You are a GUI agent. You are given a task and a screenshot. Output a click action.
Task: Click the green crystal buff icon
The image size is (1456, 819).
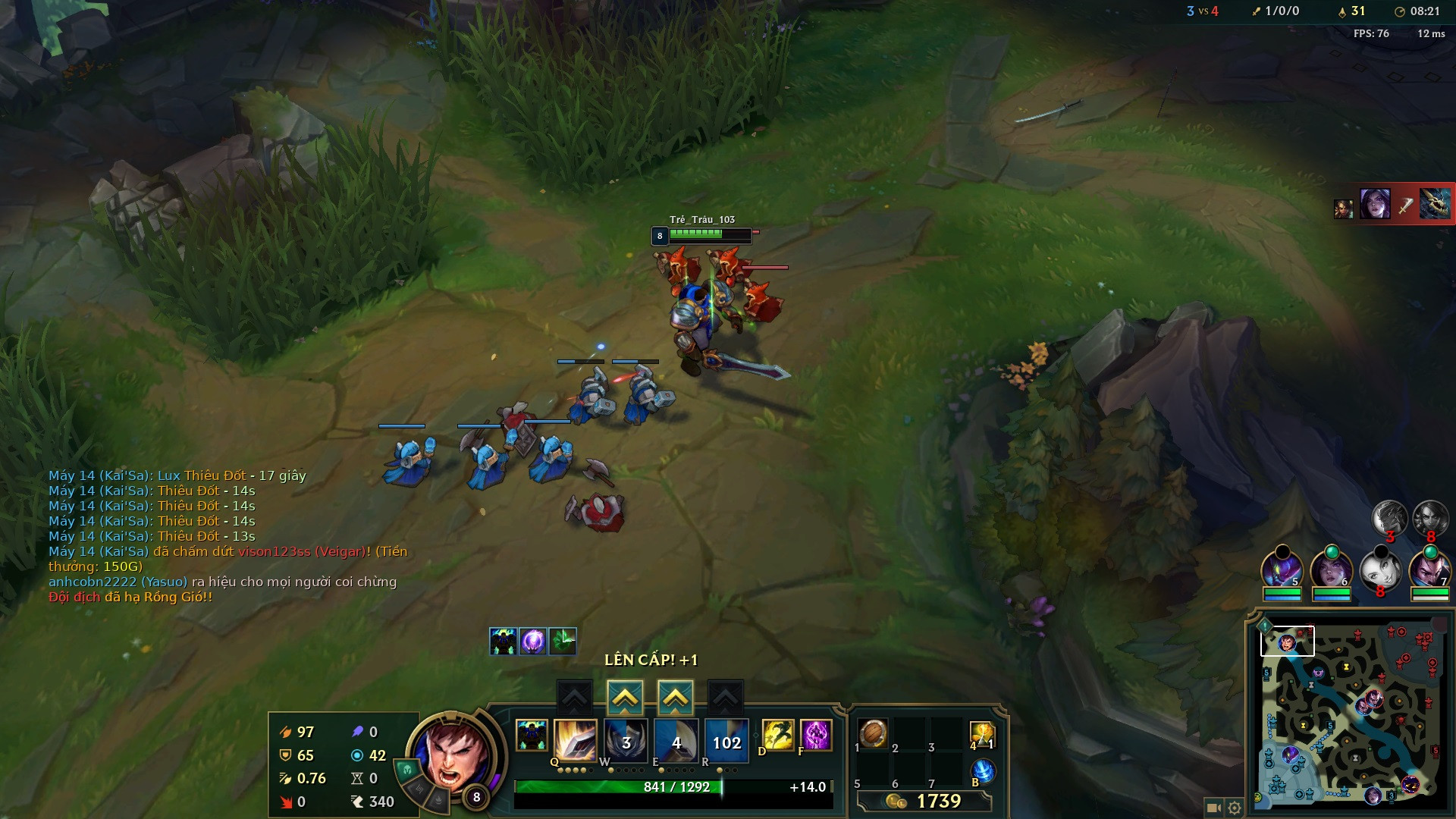point(563,642)
